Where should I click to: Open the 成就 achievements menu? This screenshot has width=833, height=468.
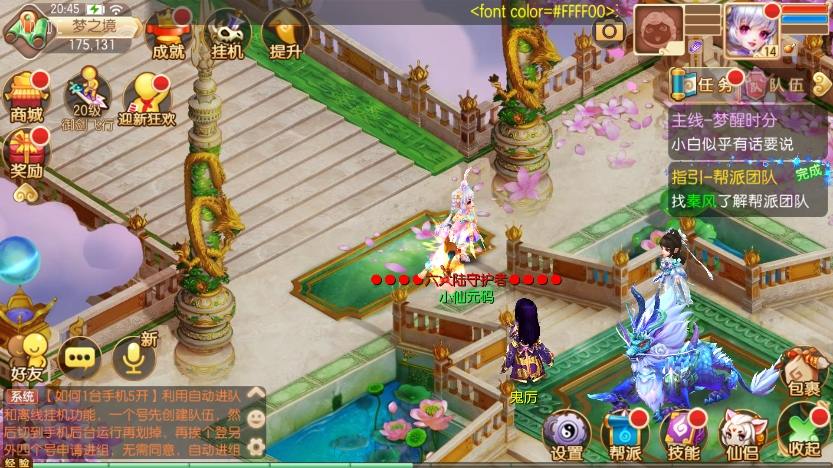165,35
